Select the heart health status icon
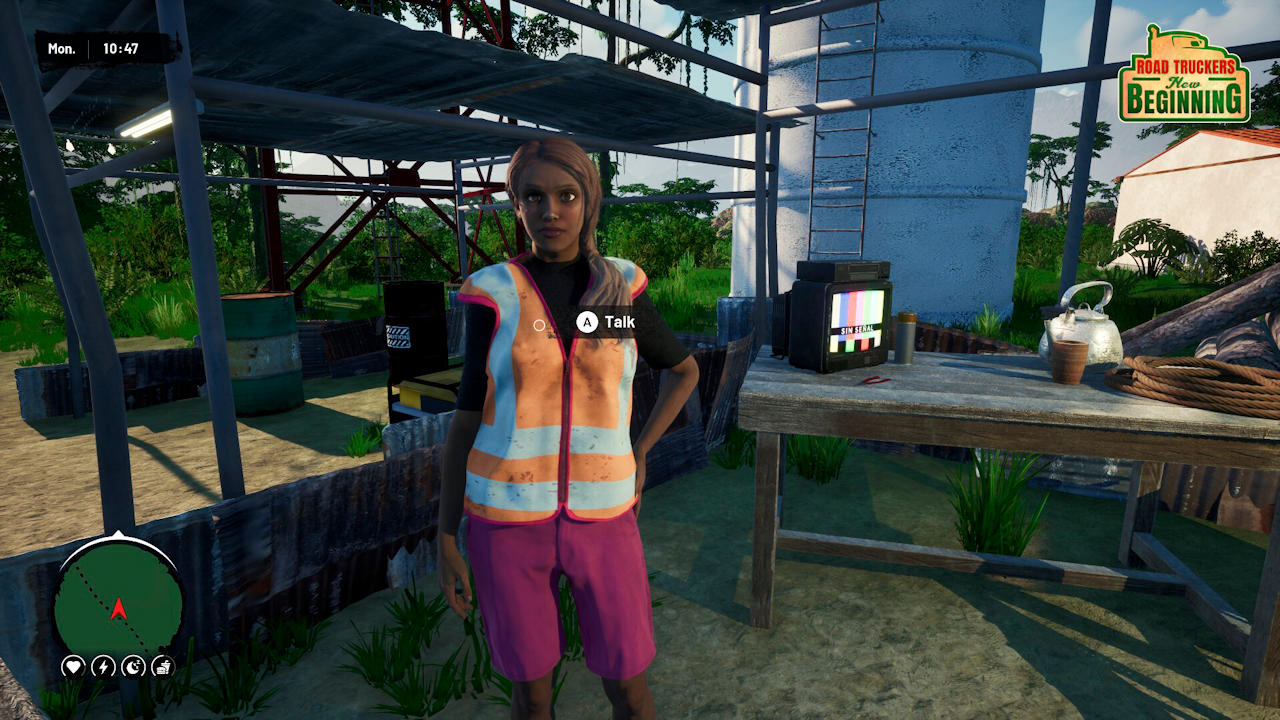 tap(73, 666)
